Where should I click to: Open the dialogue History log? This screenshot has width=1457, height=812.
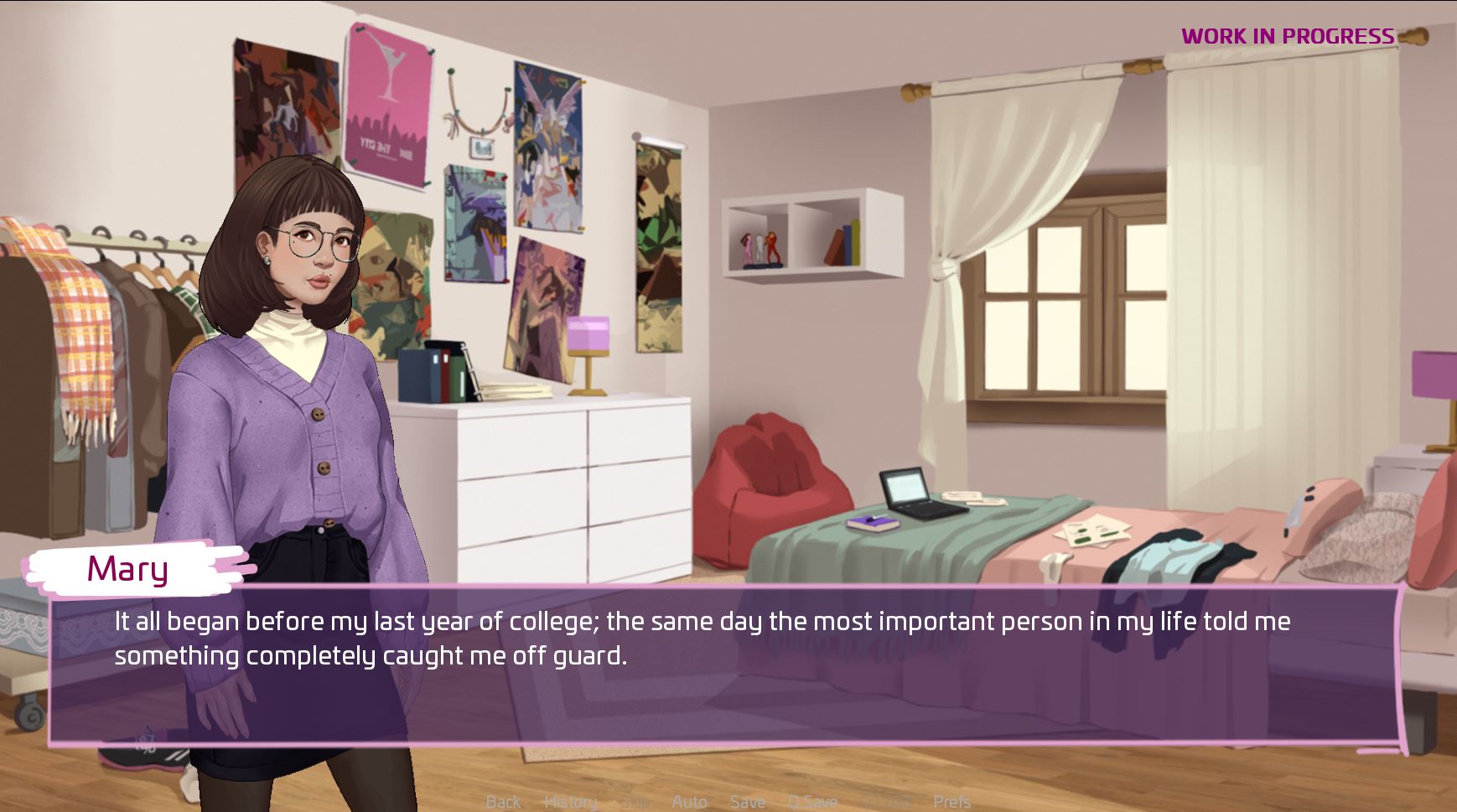(x=570, y=802)
